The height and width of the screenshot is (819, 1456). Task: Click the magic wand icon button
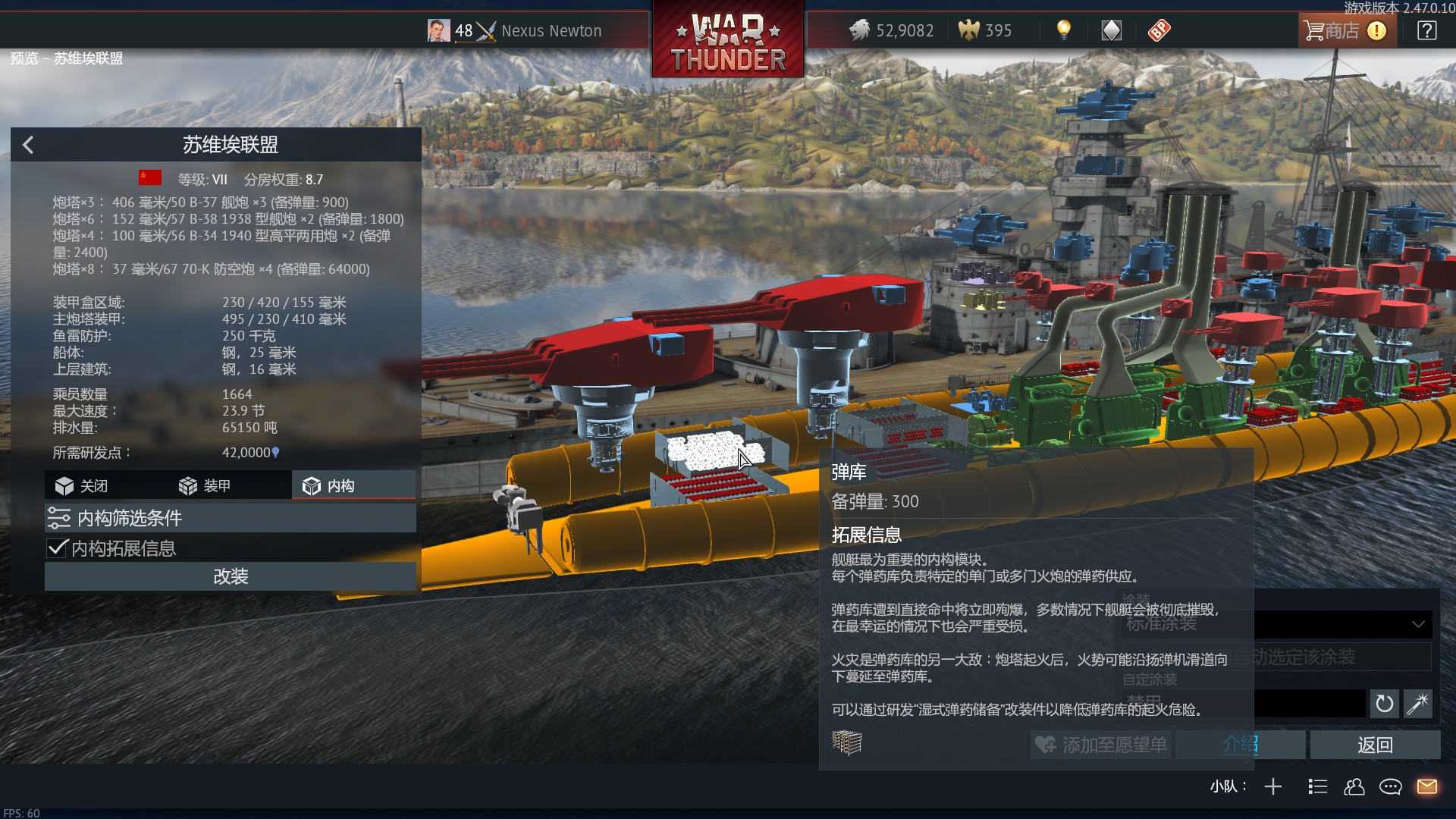[x=1417, y=704]
